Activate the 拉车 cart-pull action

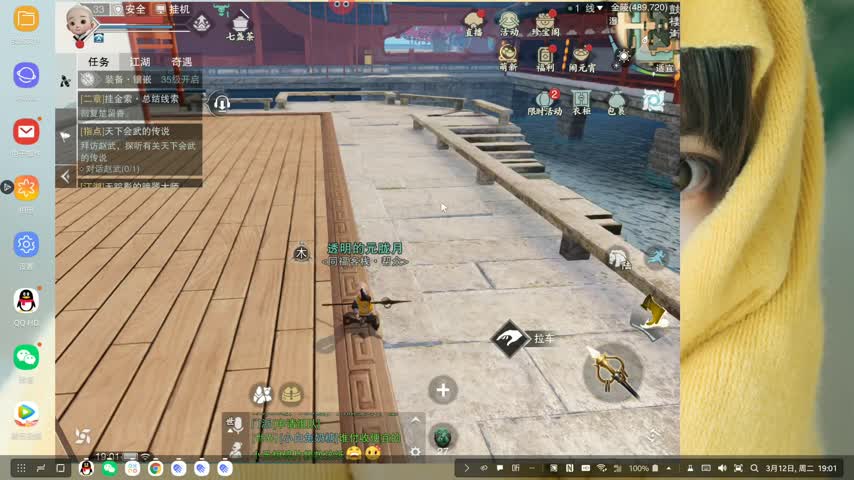511,339
